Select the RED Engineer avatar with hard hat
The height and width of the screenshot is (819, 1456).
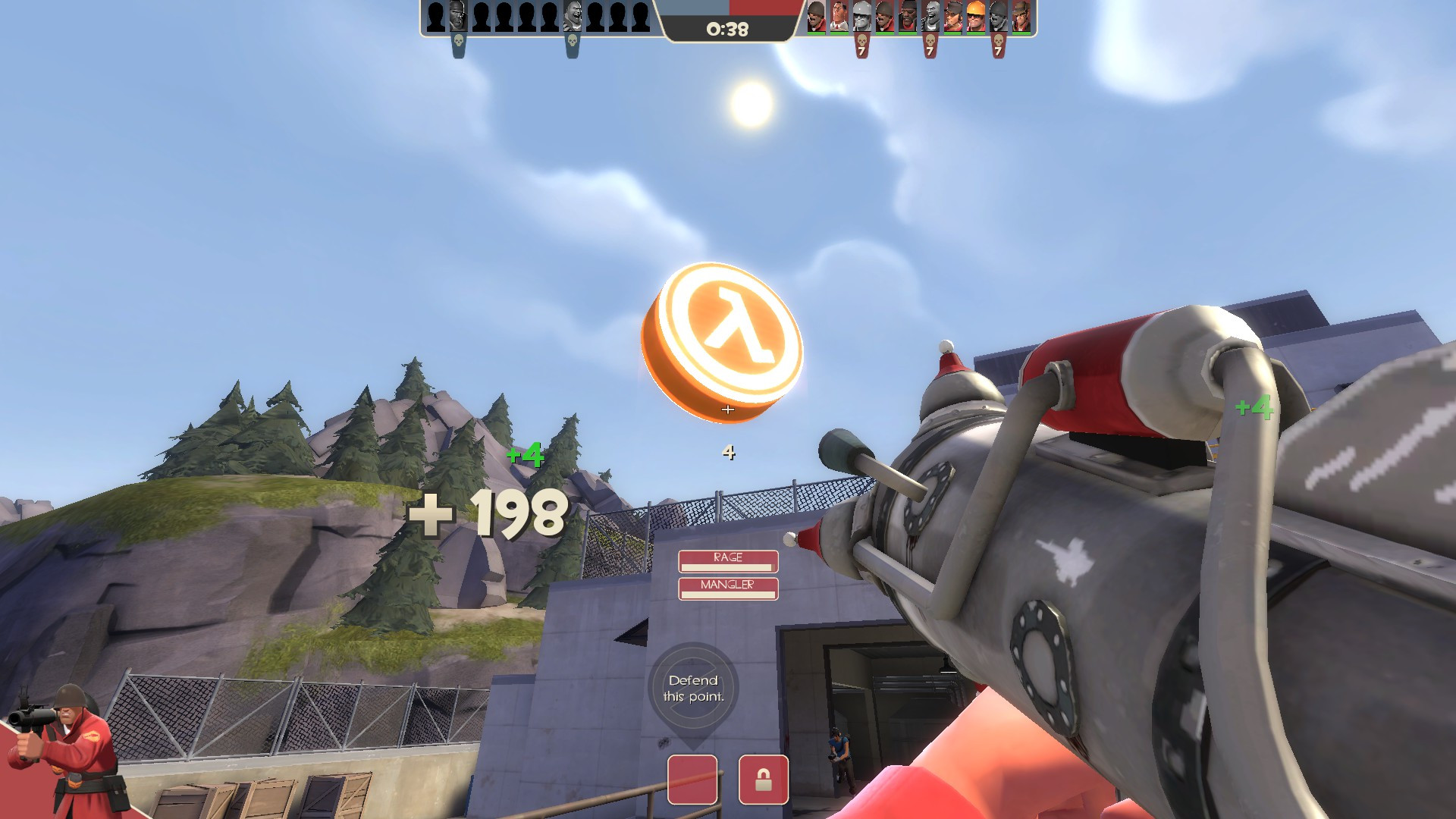(974, 17)
